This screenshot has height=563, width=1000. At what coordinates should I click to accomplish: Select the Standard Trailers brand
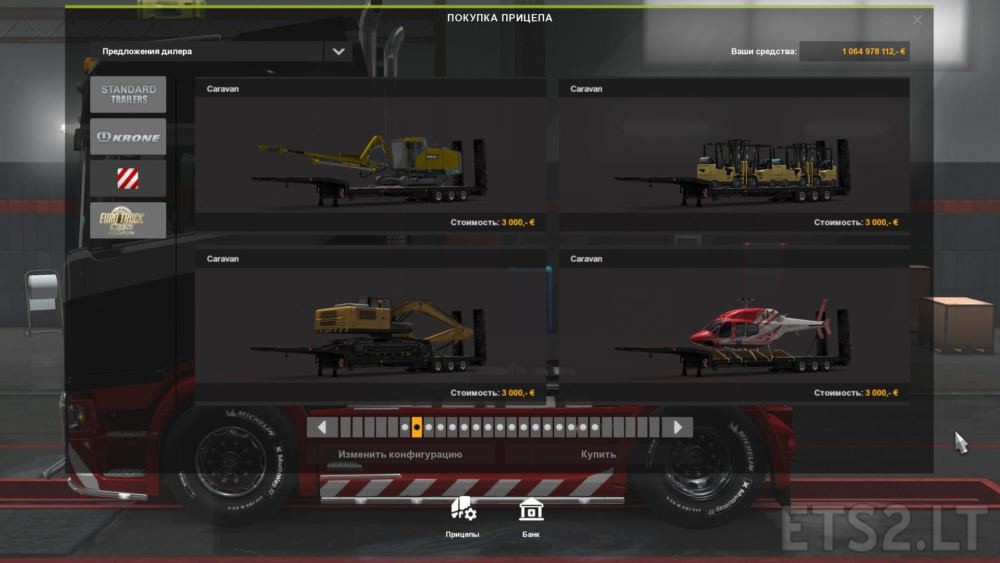128,95
